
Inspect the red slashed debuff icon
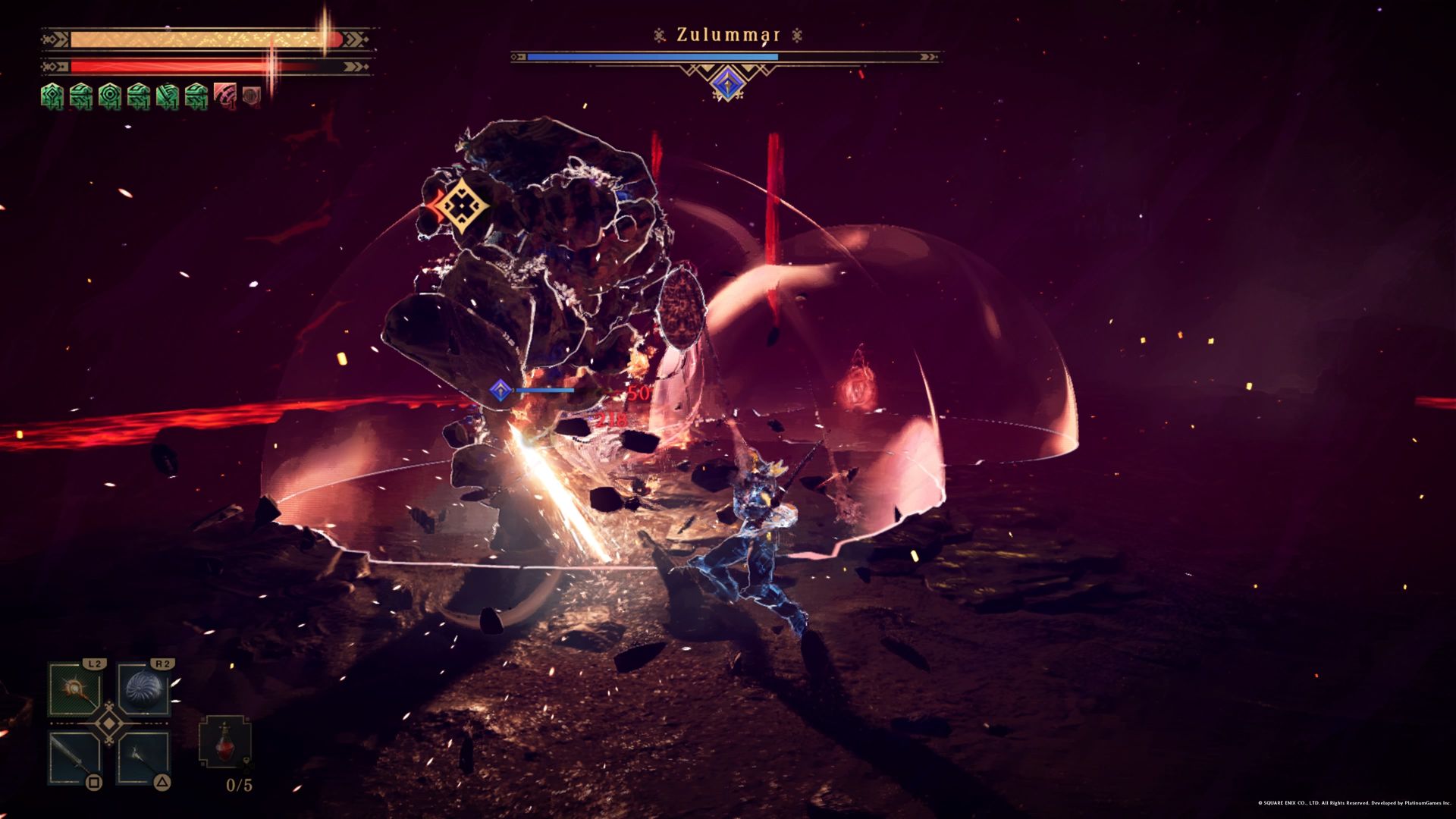click(x=225, y=96)
